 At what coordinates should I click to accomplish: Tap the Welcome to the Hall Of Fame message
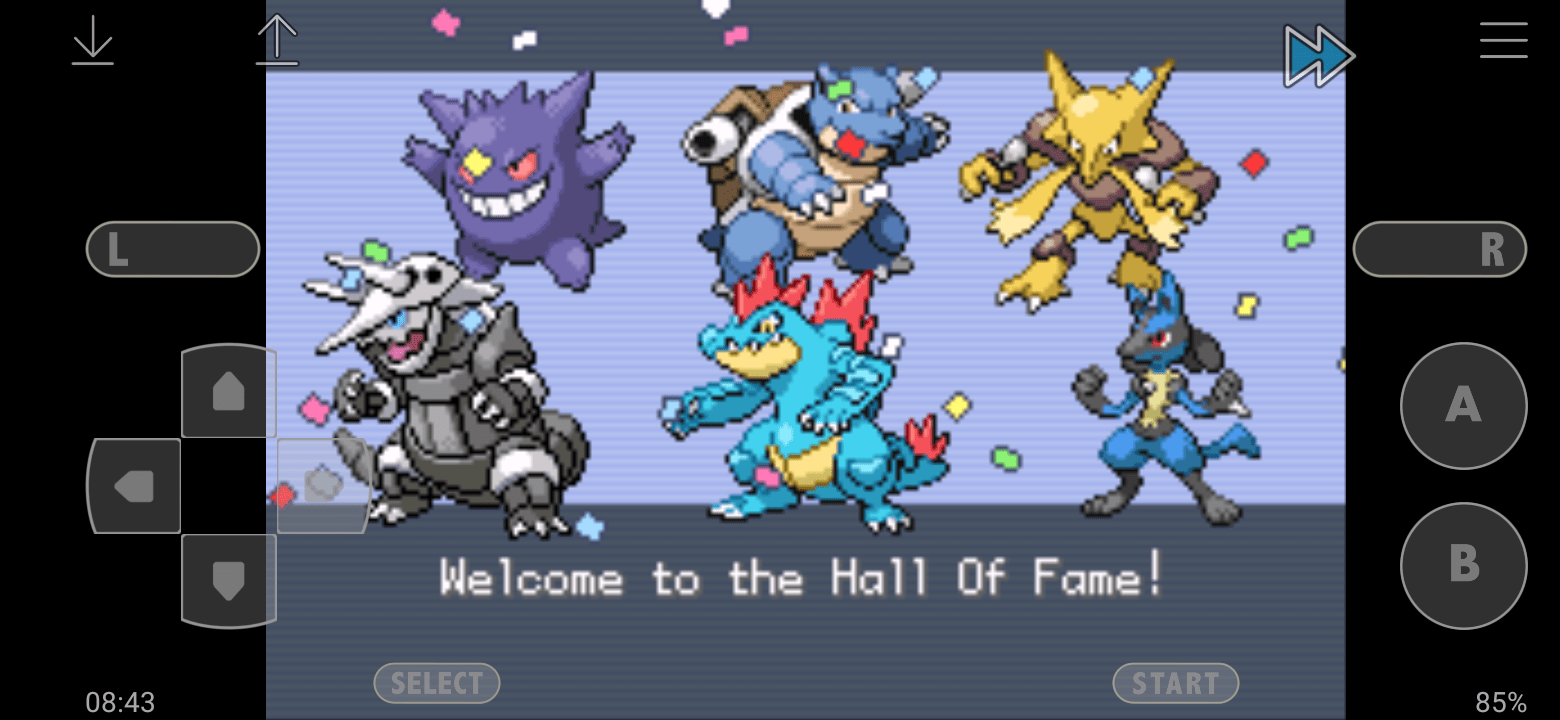click(x=800, y=577)
